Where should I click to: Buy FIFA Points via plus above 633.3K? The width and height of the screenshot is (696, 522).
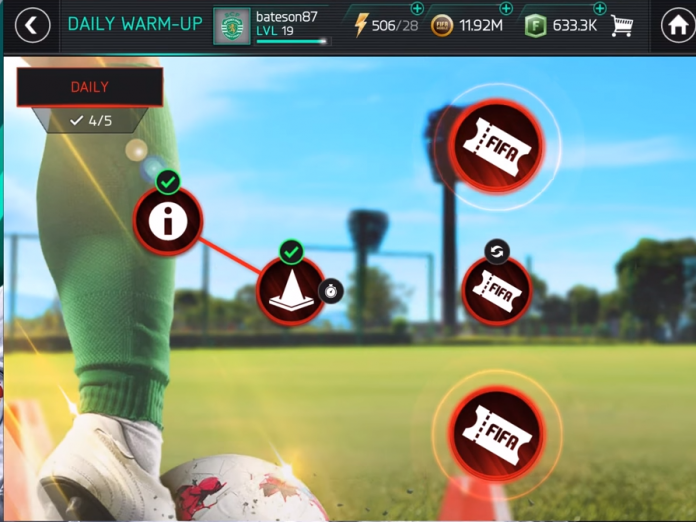600,9
